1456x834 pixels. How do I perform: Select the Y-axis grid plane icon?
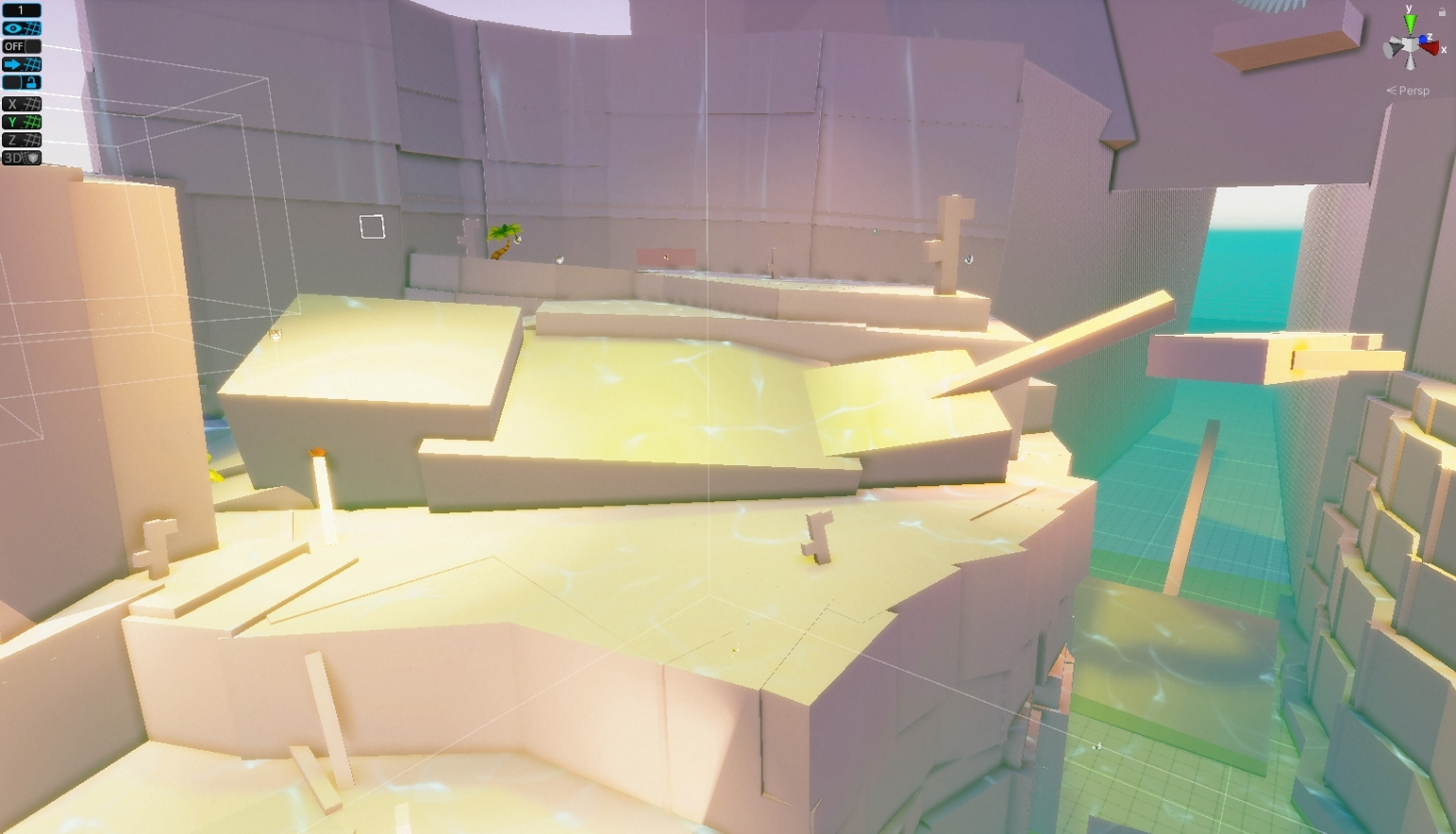click(21, 120)
